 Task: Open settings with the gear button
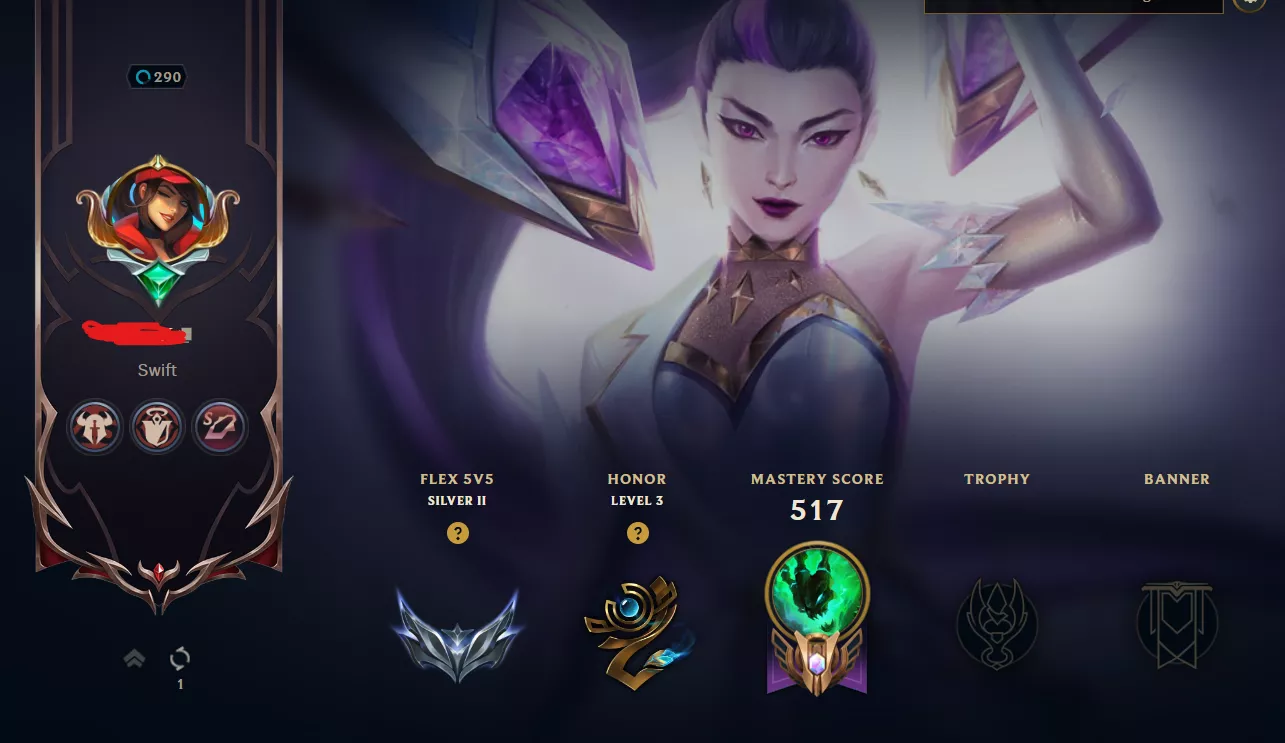point(1248,3)
